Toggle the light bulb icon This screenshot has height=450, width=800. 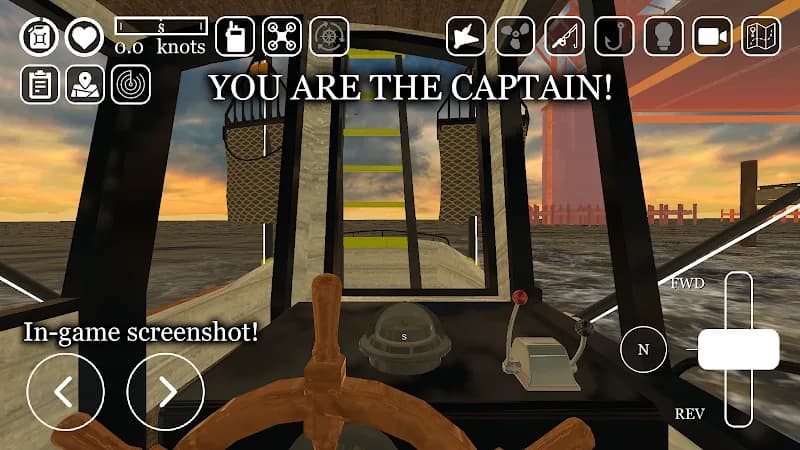point(662,37)
